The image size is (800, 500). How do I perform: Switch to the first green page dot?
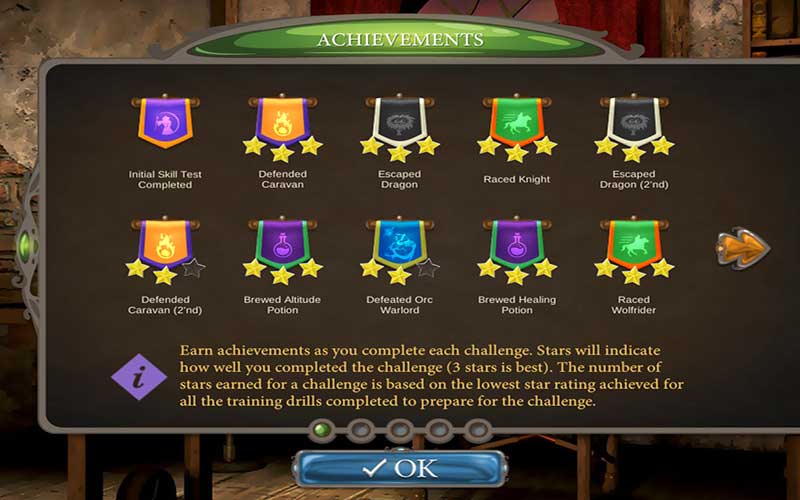(322, 430)
